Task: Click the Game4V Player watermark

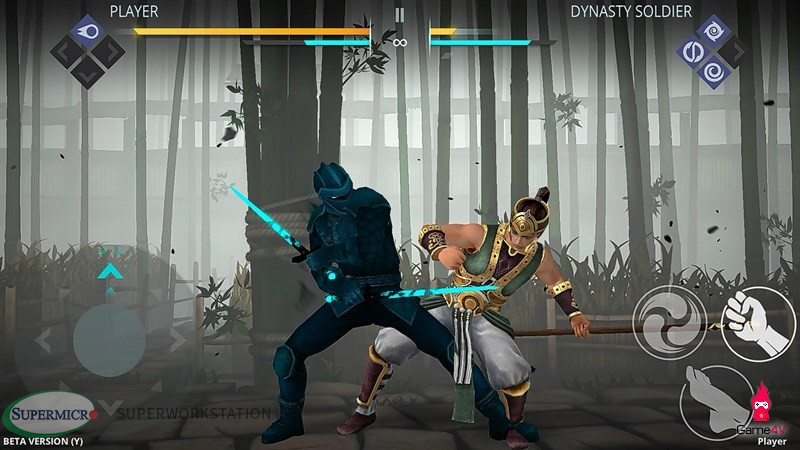Action: click(x=770, y=425)
